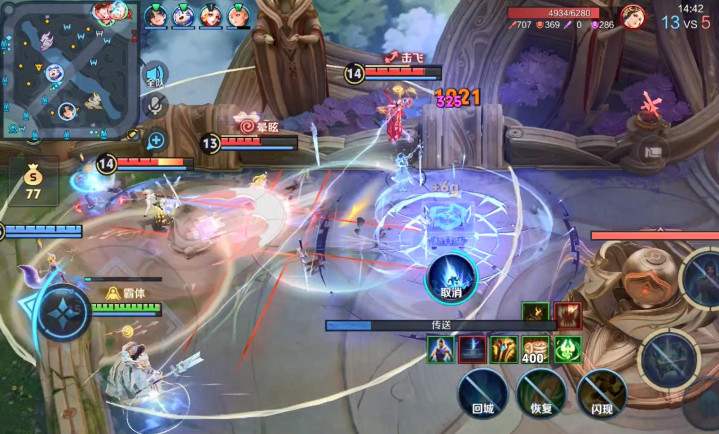The width and height of the screenshot is (719, 434).
Task: Use the 恢复 heal ability
Action: 541,391
